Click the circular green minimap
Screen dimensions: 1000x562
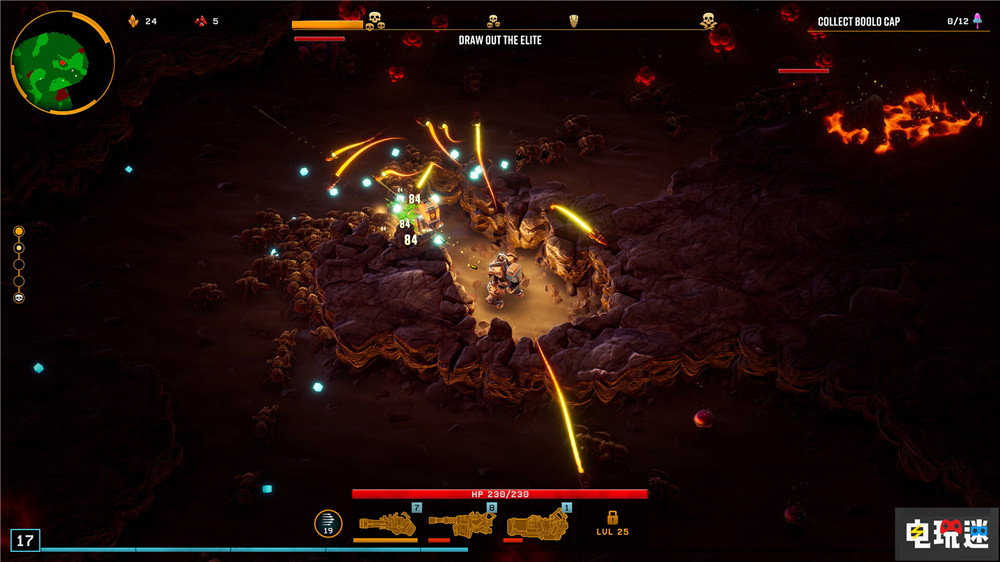tap(62, 62)
